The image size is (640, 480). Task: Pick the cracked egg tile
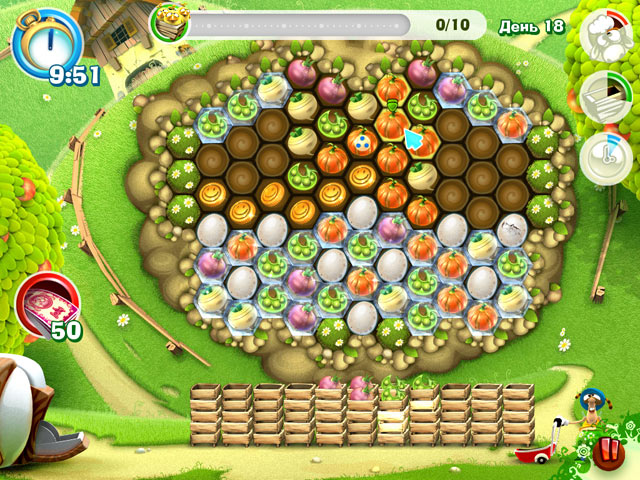(513, 229)
